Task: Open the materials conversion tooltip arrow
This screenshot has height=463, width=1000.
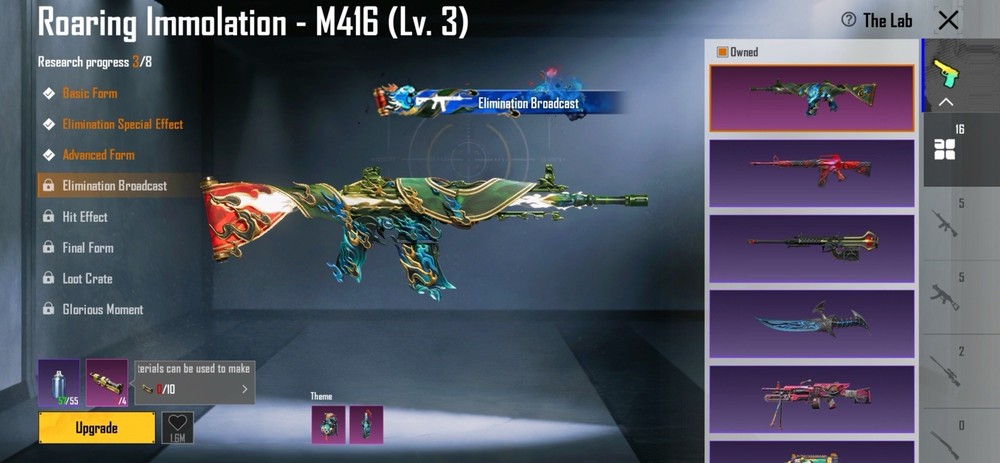Action: coord(244,389)
